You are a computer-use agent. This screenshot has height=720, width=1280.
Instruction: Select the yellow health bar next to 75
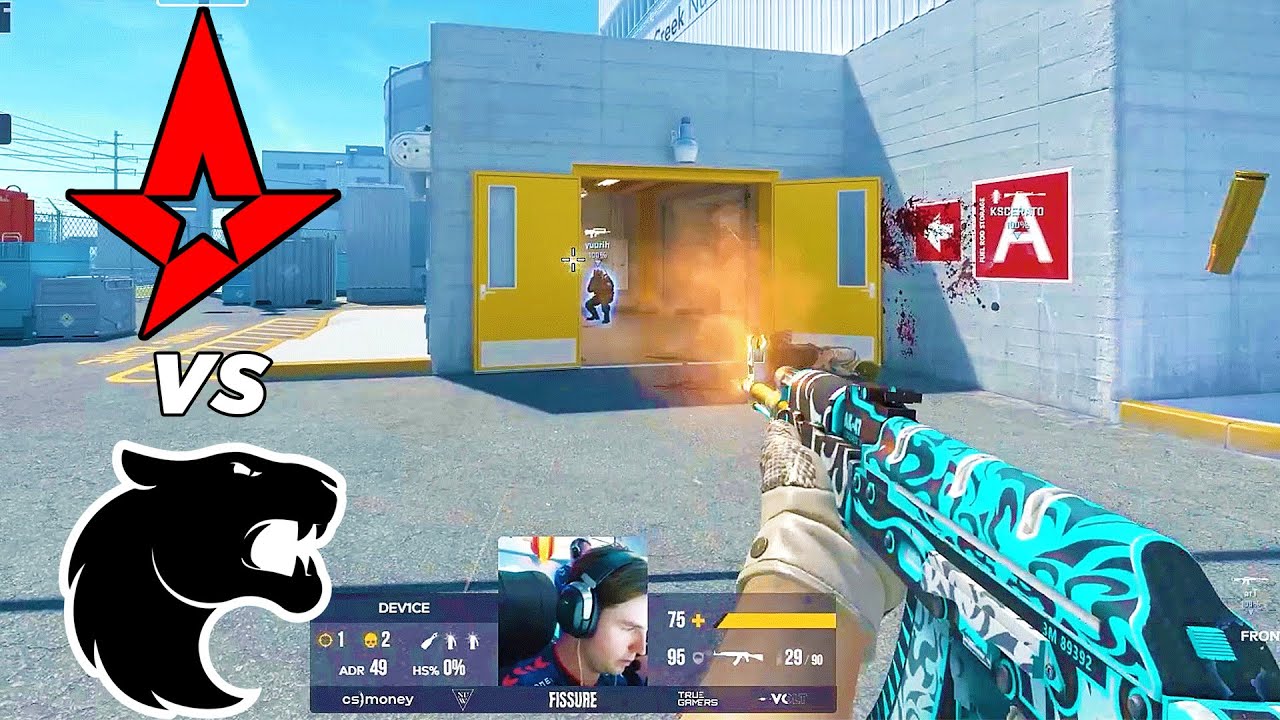775,620
